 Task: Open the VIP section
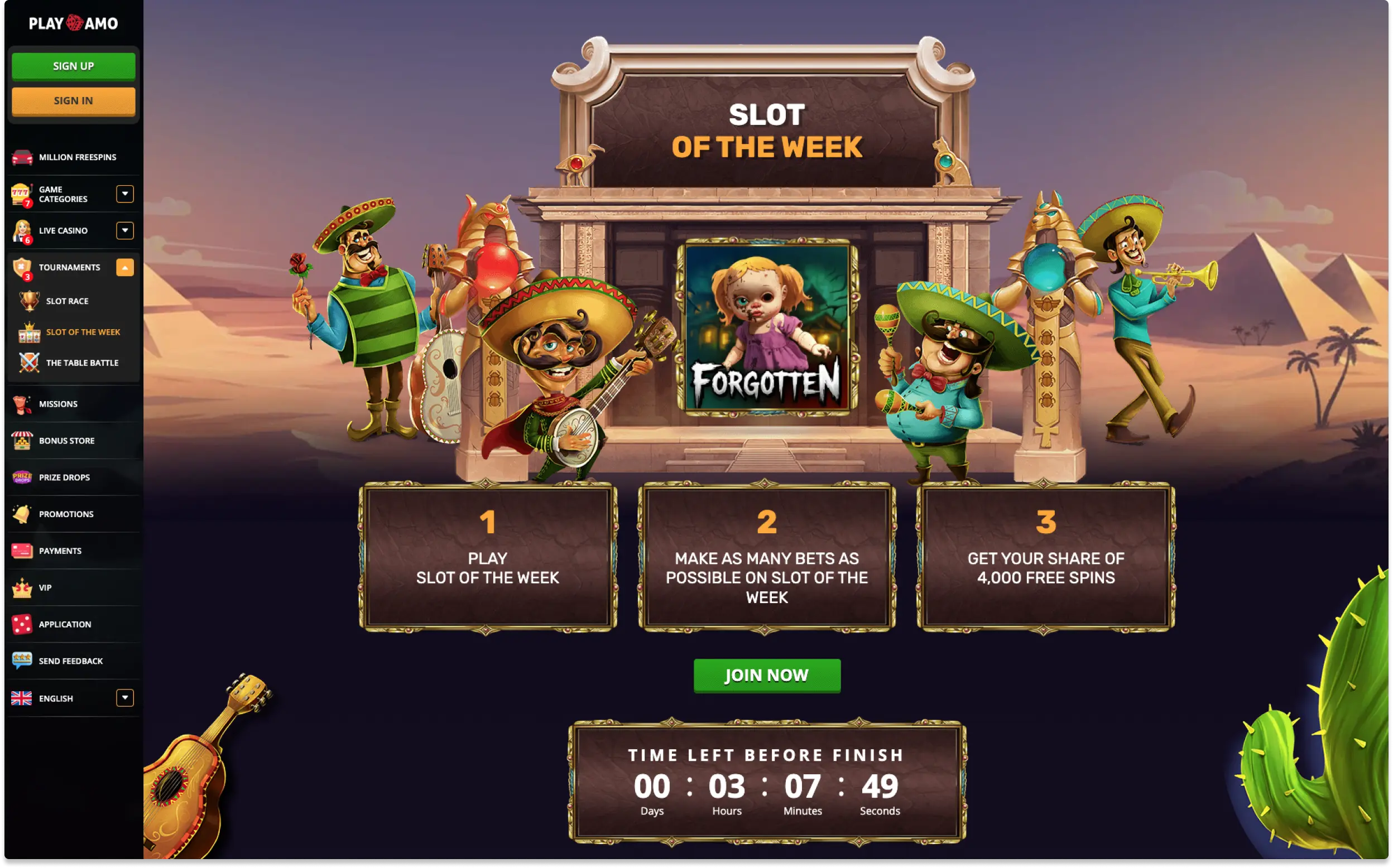point(45,588)
